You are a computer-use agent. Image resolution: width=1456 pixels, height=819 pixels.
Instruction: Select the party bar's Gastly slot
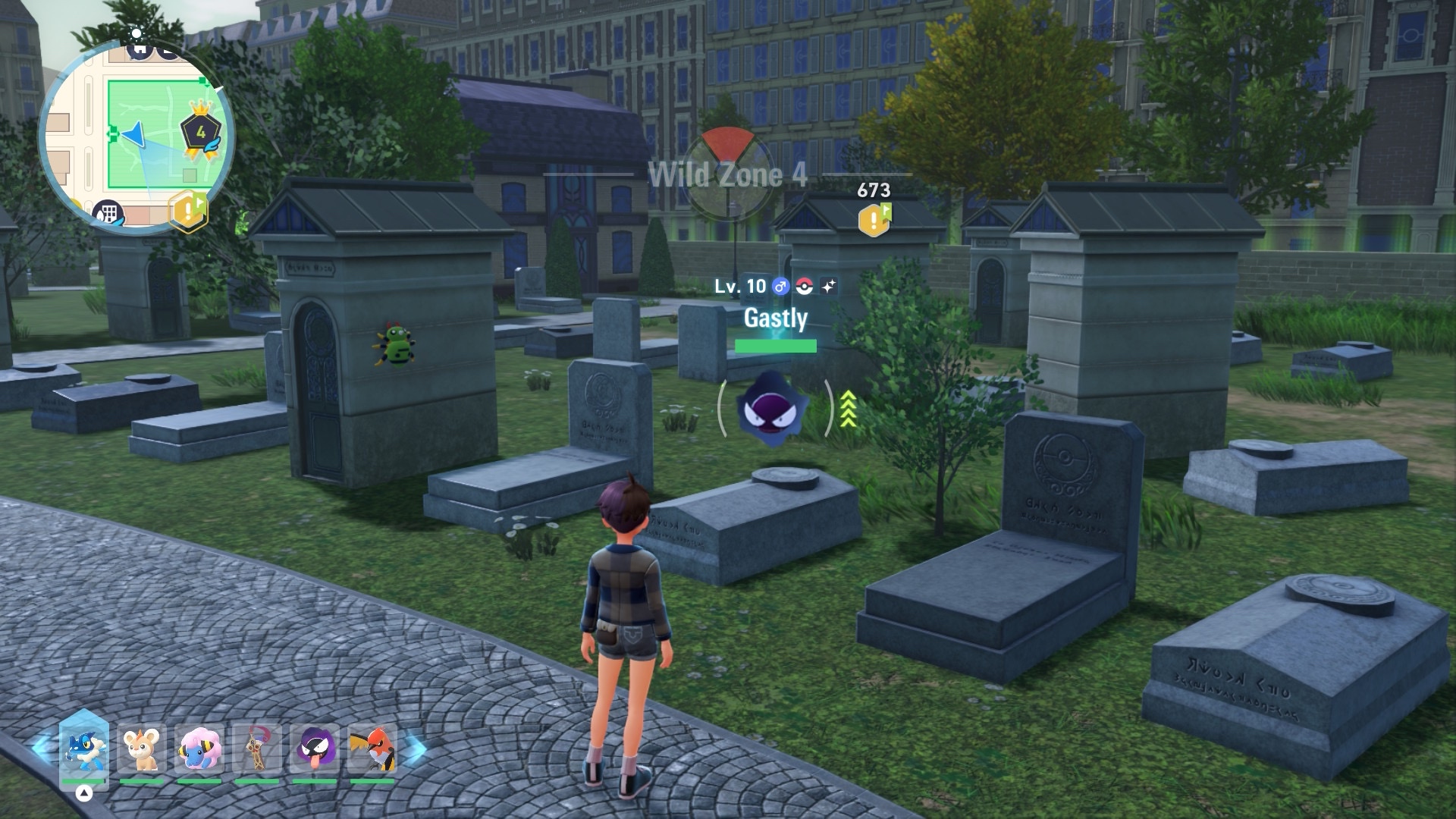coord(315,750)
